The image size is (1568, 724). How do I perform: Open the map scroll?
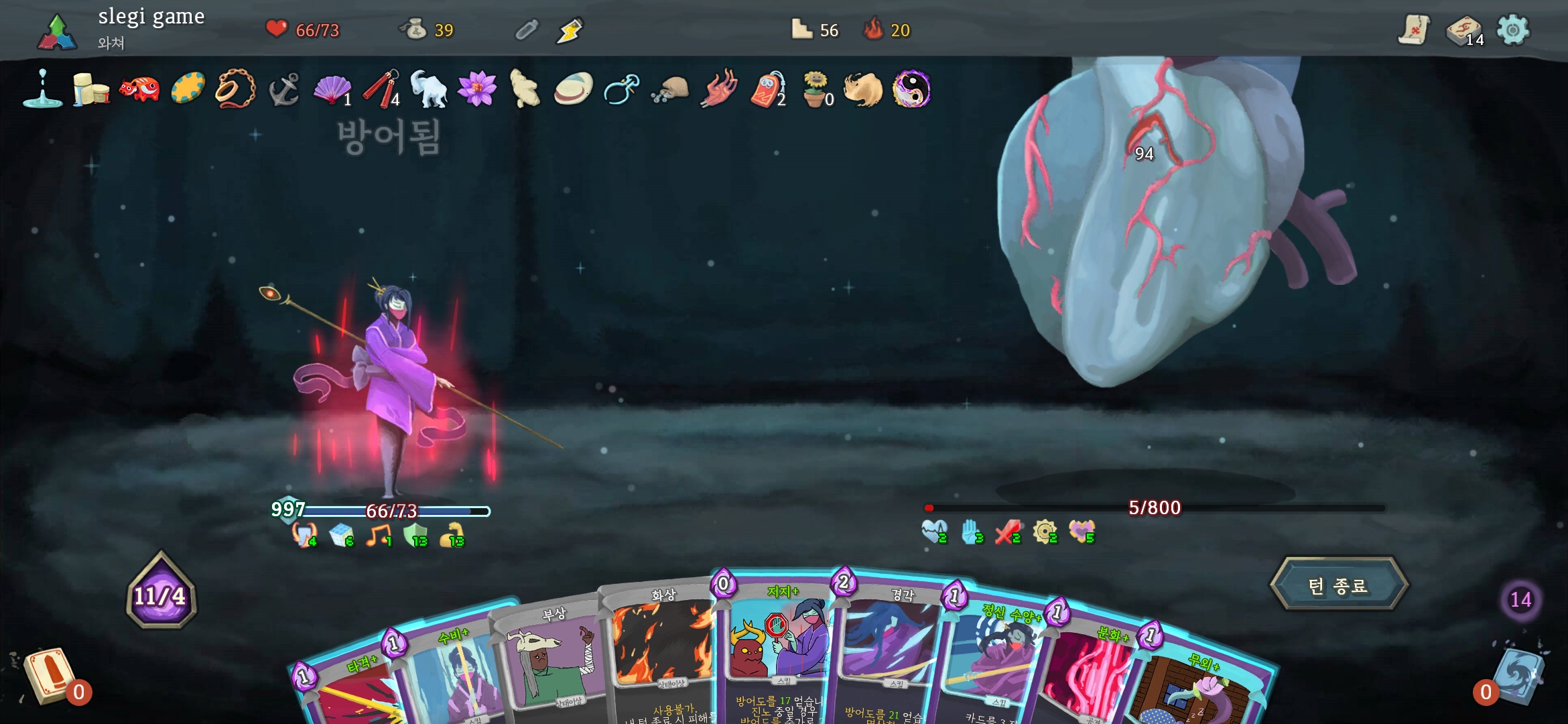(x=1414, y=30)
